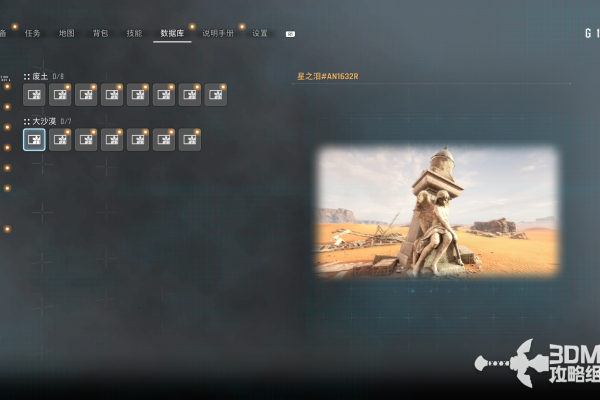Switch to the 任务 tab
Viewport: 600px width, 400px height.
click(33, 33)
